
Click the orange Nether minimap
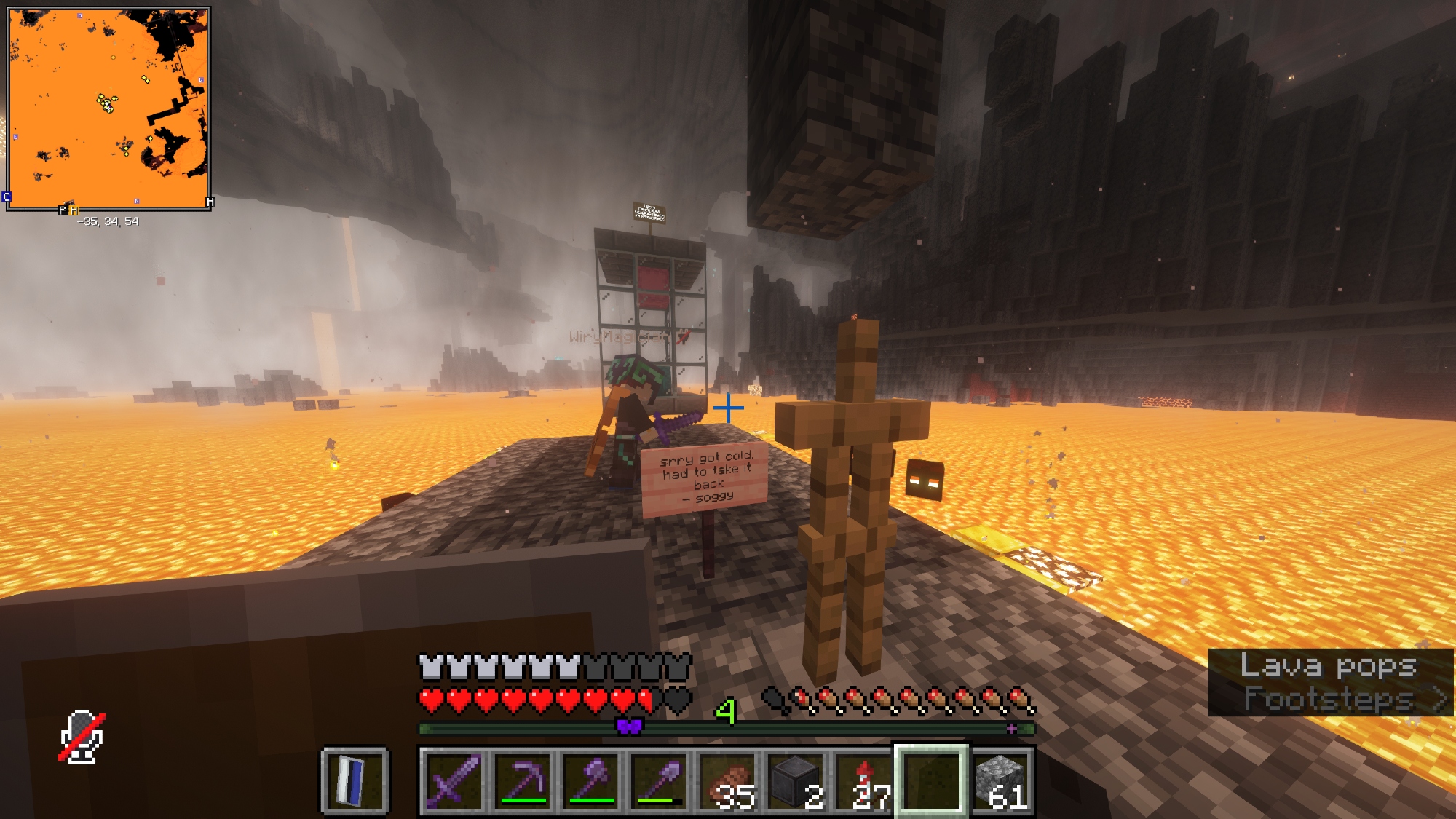tap(108, 108)
